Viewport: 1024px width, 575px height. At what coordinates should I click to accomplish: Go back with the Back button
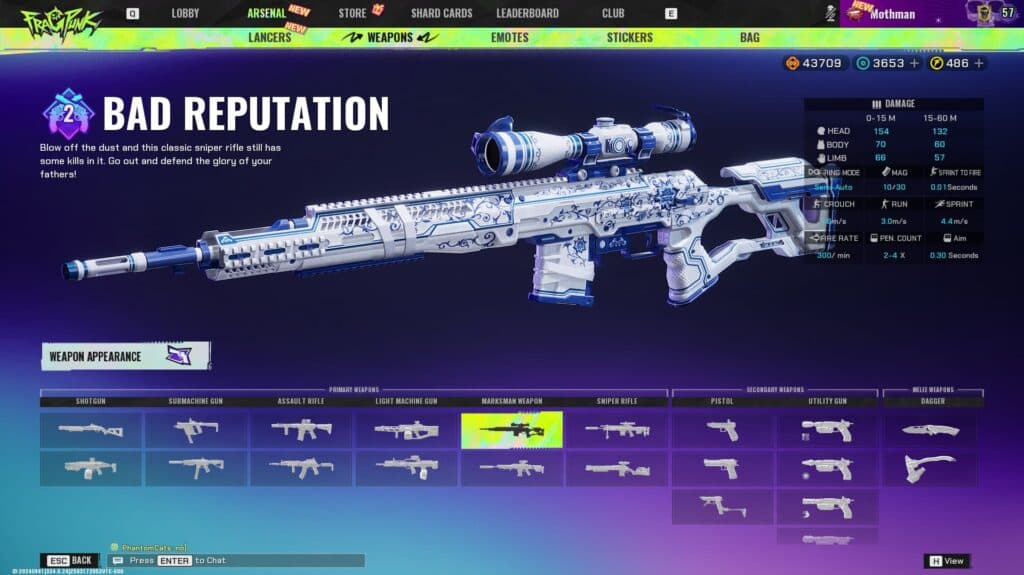tap(70, 561)
